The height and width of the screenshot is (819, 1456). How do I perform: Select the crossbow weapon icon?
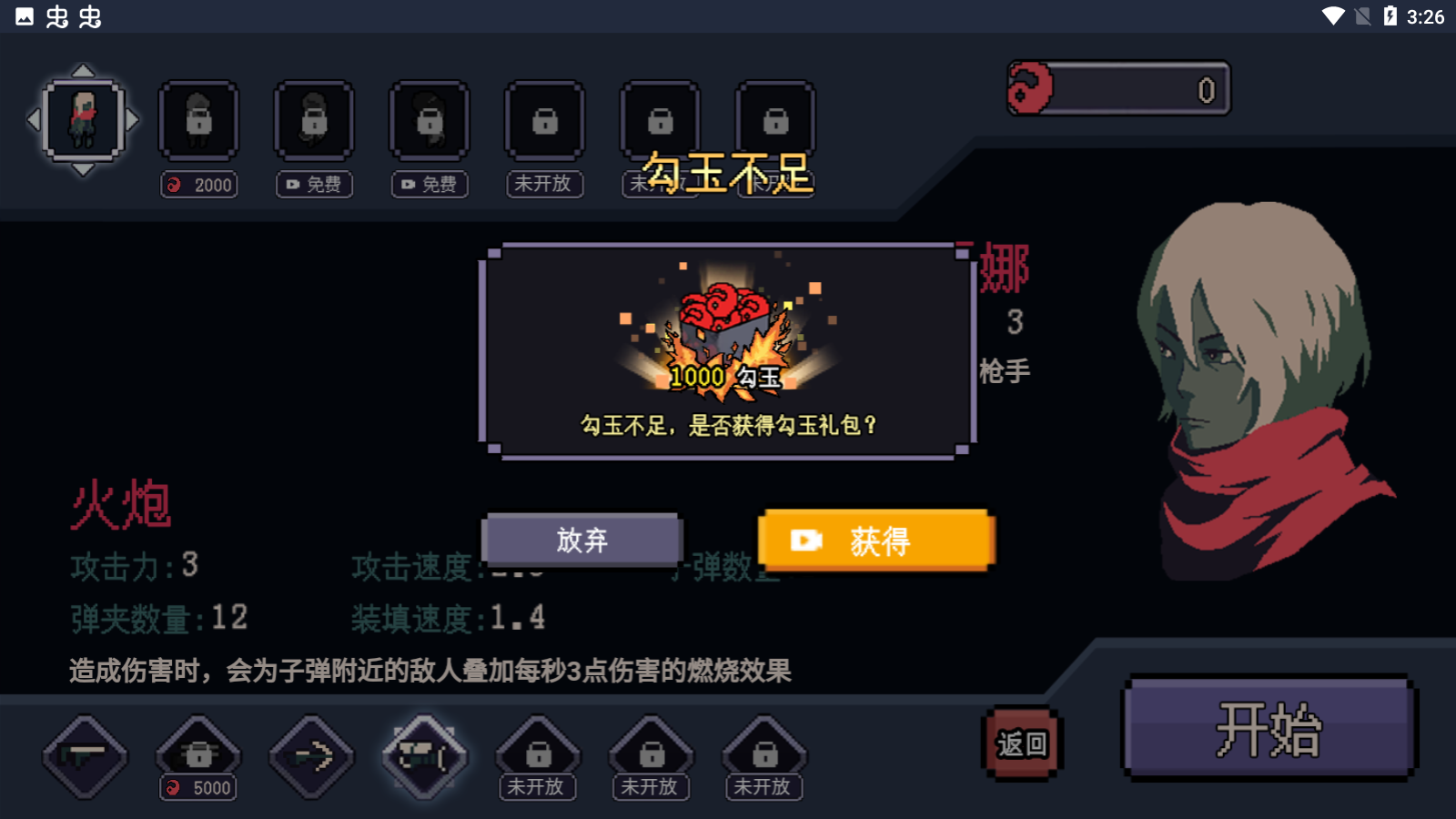[x=311, y=756]
